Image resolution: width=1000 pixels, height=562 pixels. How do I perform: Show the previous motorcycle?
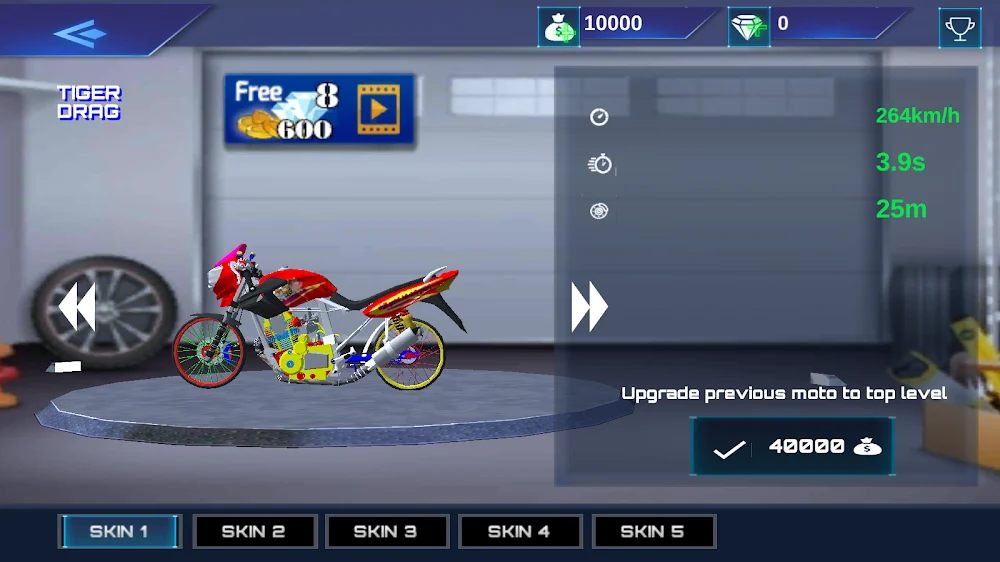(77, 307)
